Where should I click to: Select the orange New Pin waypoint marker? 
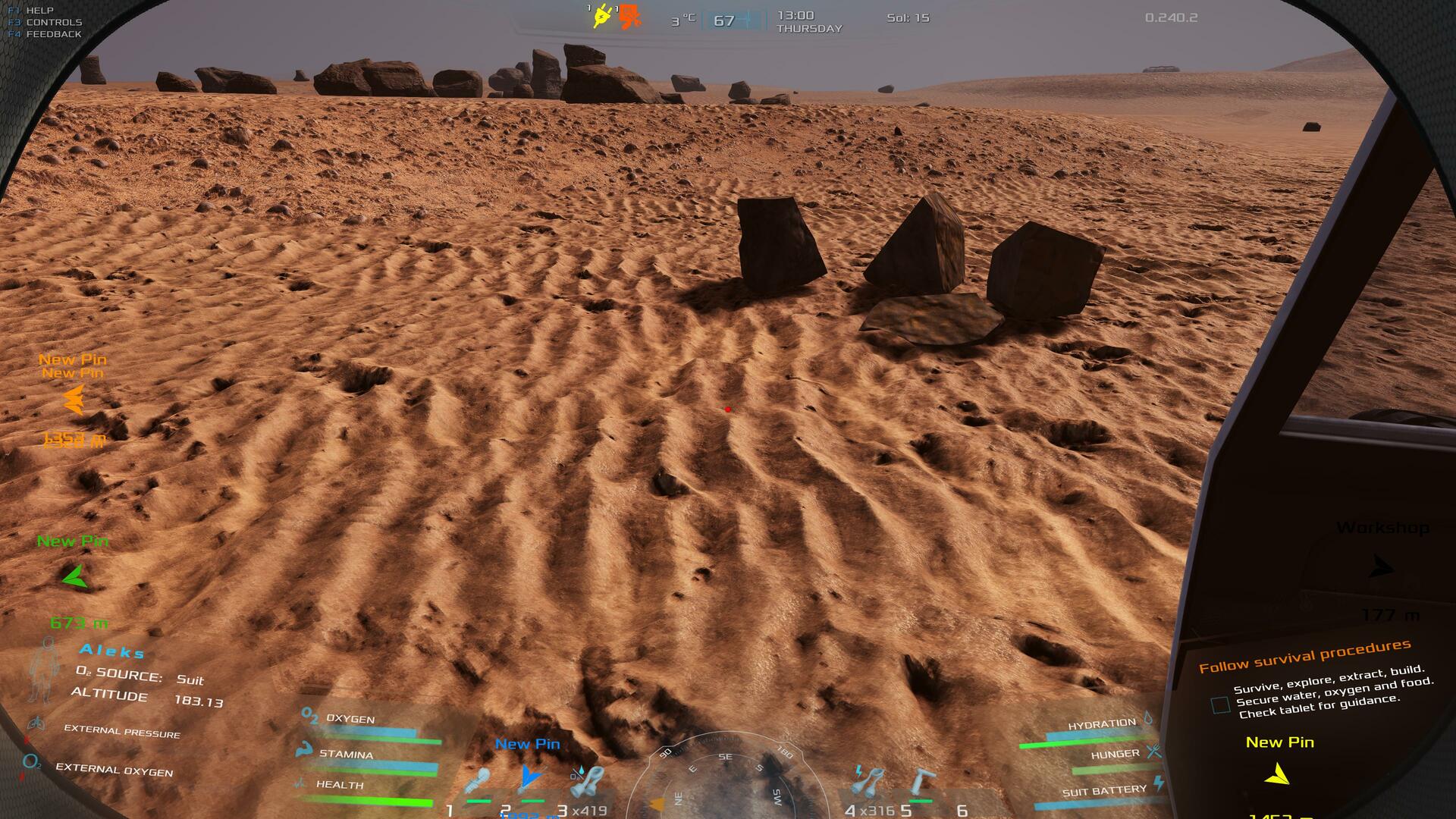tap(74, 400)
